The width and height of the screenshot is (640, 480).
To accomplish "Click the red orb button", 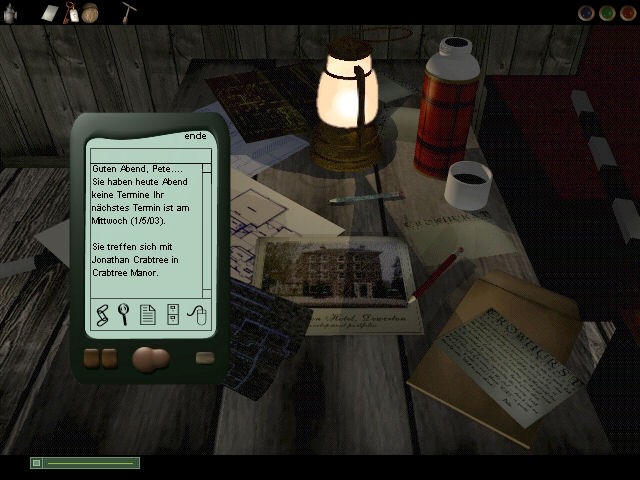I will tap(627, 13).
